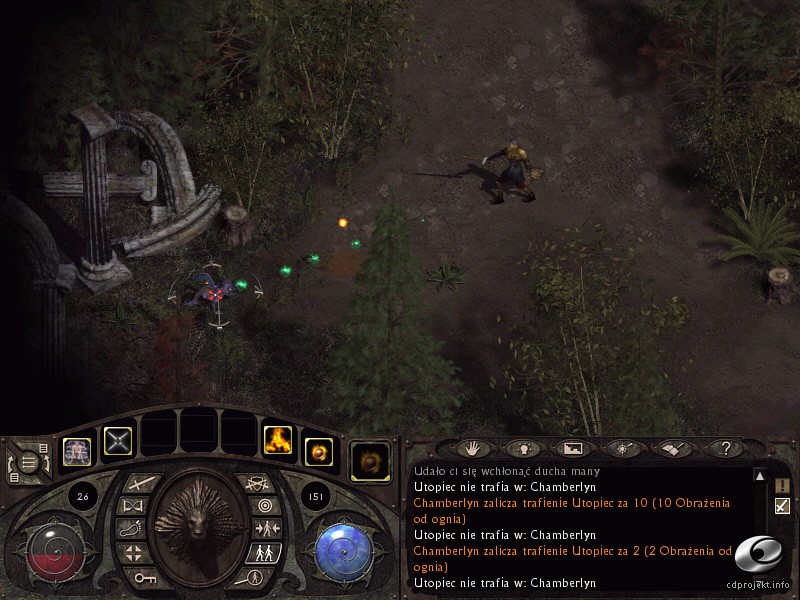This screenshot has width=800, height=600.
Task: Toggle the two walking figures button
Action: click(x=264, y=552)
